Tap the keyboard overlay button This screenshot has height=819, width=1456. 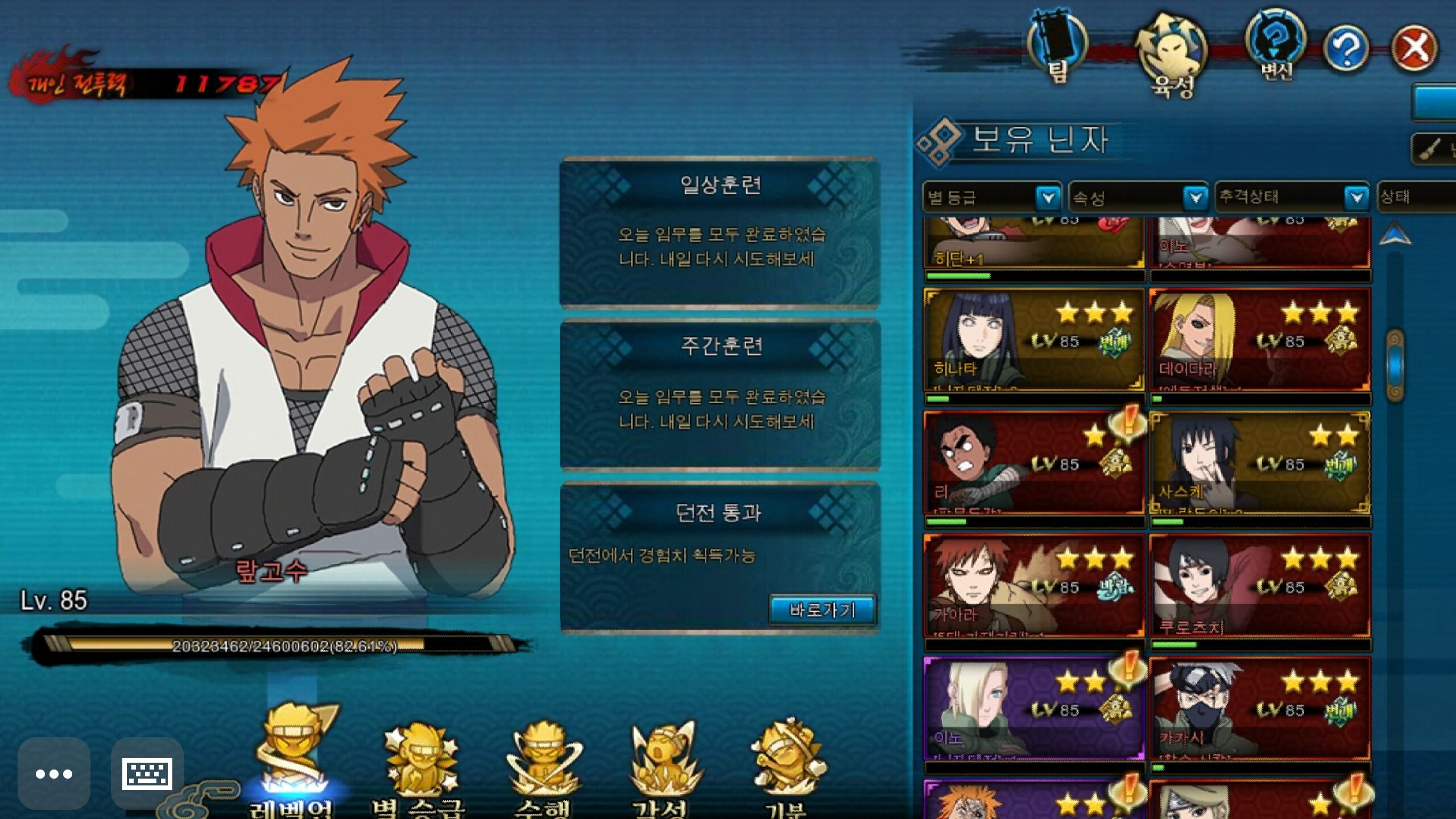tap(147, 773)
